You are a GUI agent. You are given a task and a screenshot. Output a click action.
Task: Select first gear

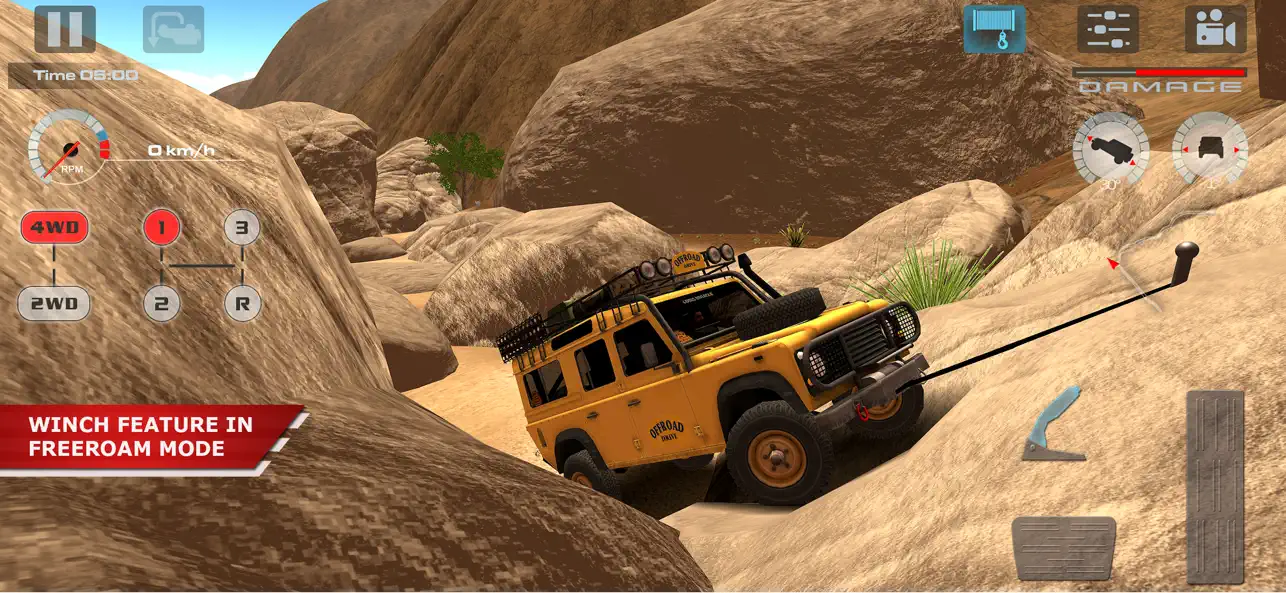[161, 228]
